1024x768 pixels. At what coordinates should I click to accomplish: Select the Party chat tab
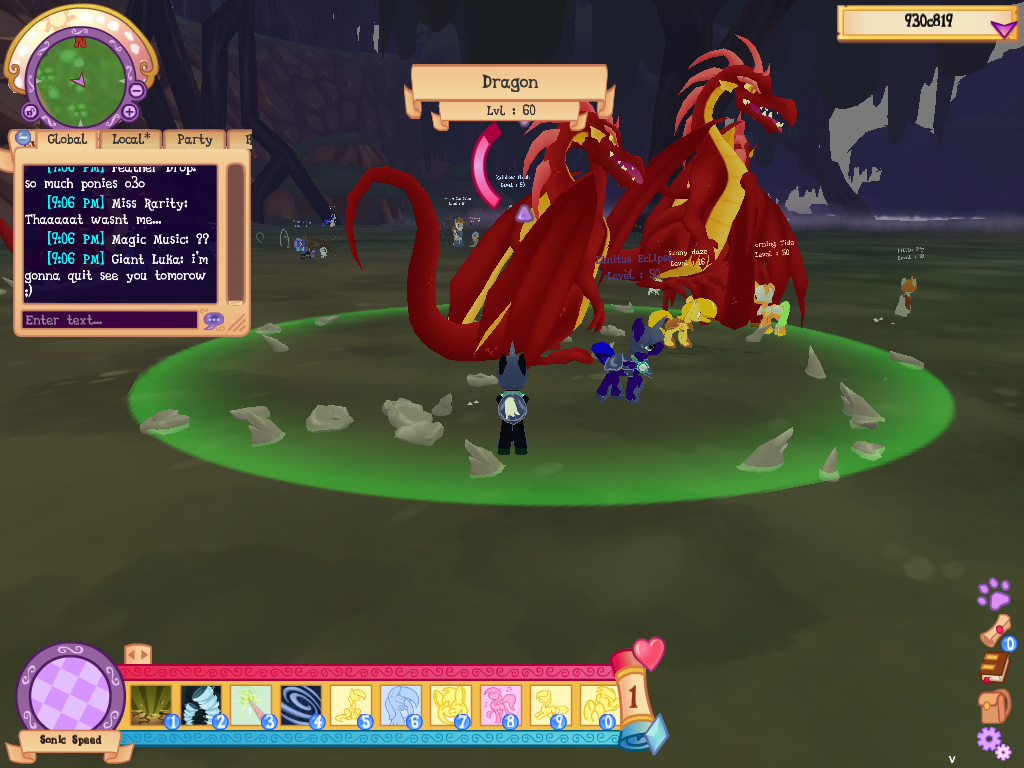click(x=194, y=140)
